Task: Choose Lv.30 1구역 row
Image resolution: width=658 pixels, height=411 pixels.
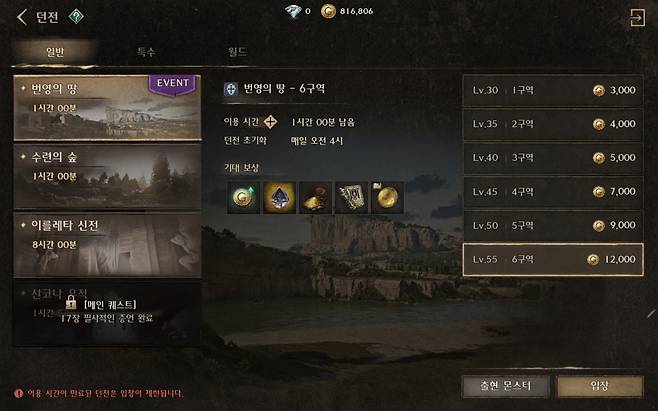Action: (553, 90)
